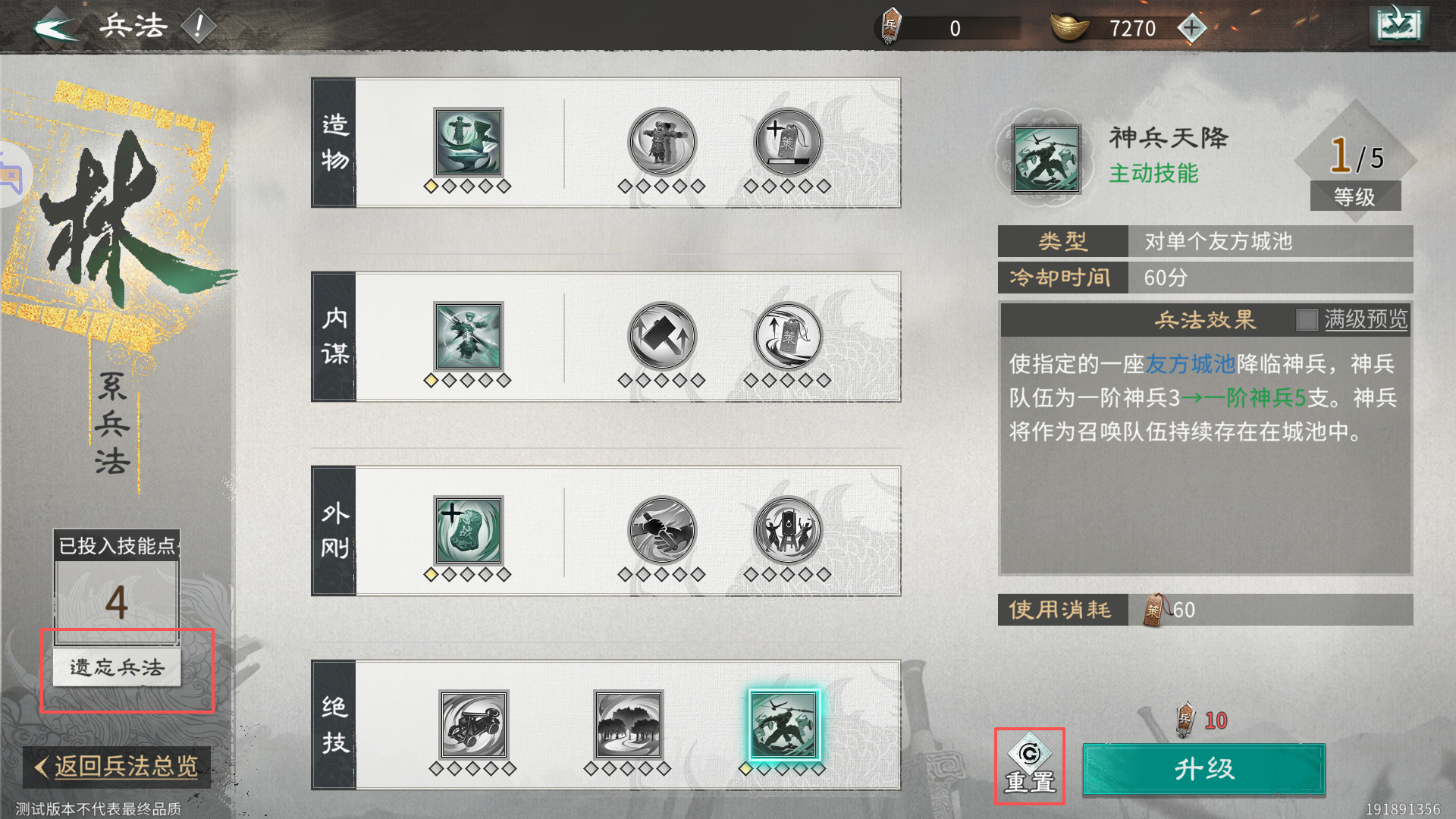Click the exclamation notice beside 兵法 title

[199, 24]
